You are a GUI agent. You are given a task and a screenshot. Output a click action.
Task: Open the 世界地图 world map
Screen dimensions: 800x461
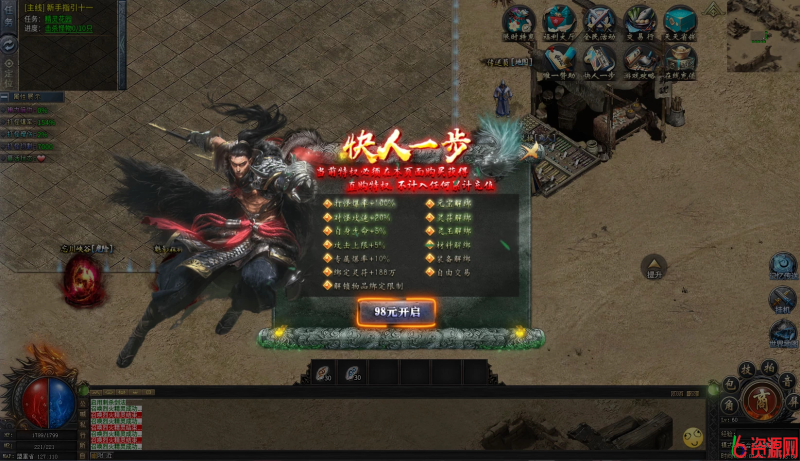pyautogui.click(x=783, y=333)
